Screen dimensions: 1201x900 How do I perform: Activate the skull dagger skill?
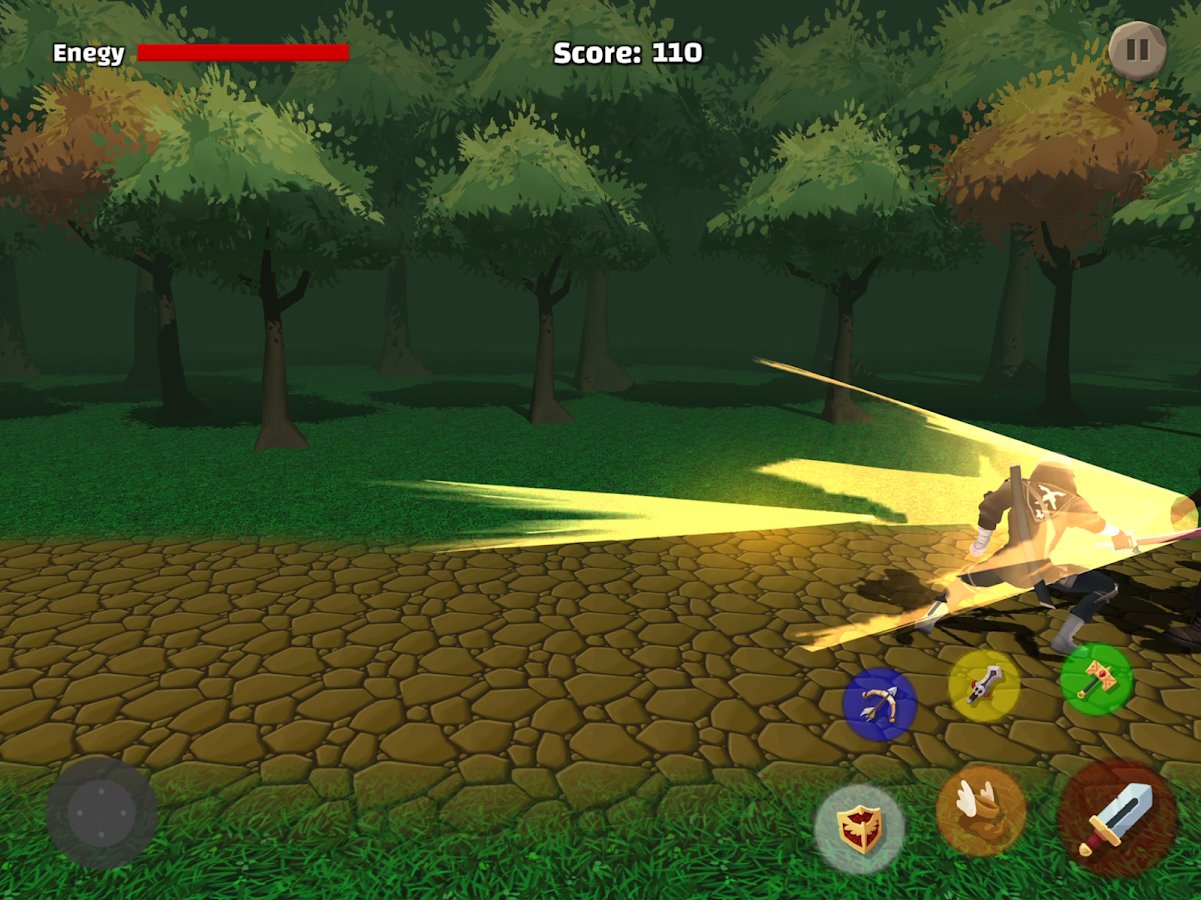pos(984,686)
